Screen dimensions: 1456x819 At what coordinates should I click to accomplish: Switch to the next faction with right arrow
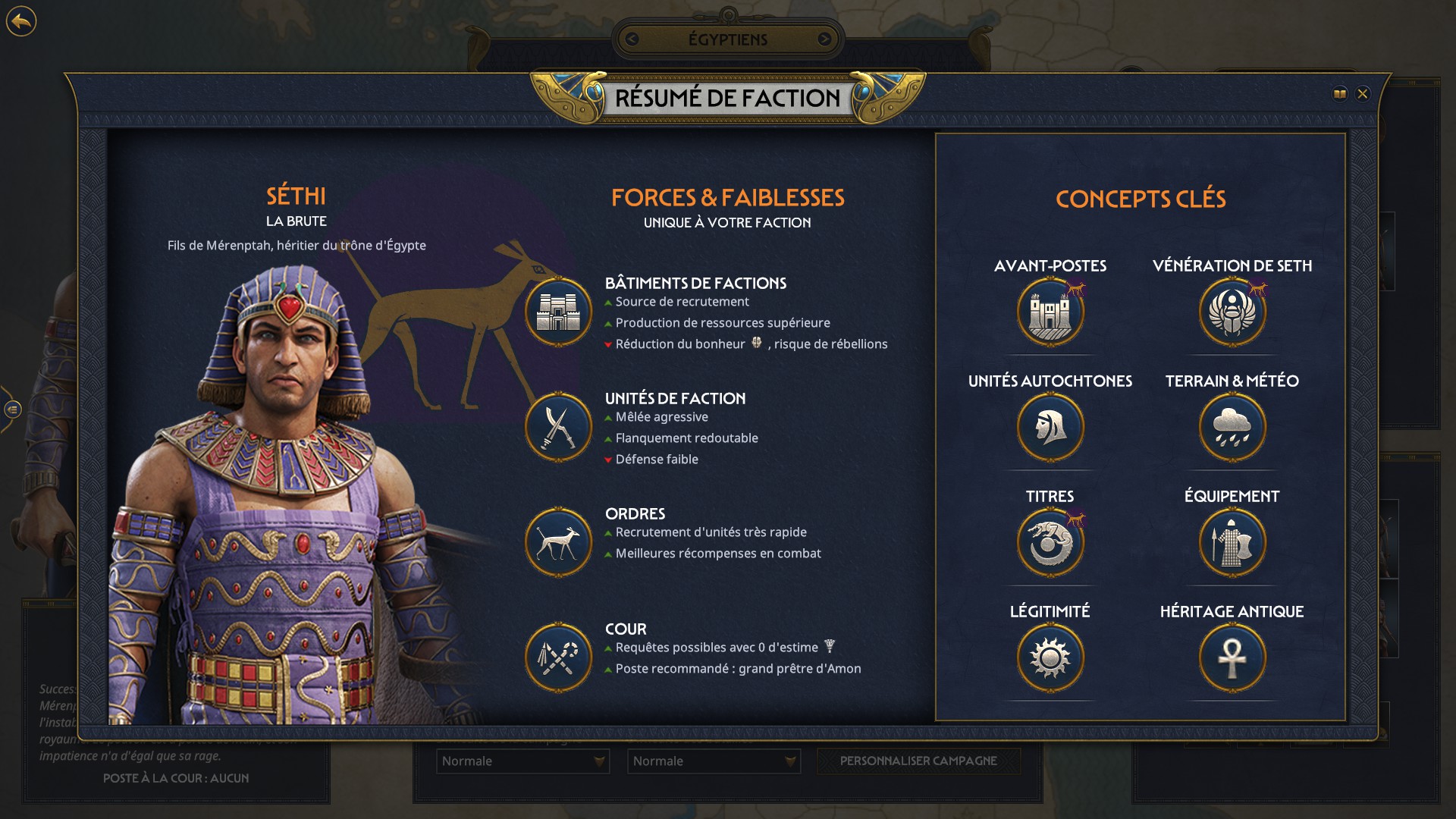pyautogui.click(x=827, y=40)
